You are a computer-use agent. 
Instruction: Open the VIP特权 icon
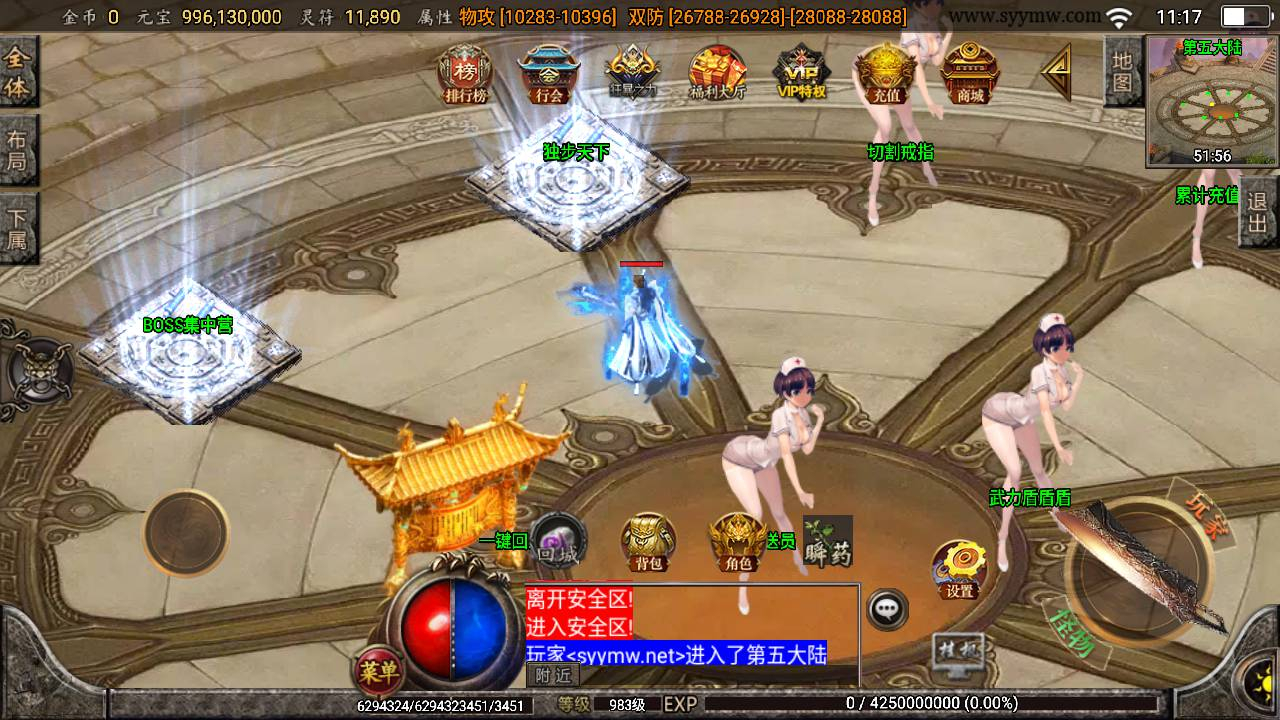click(x=801, y=74)
